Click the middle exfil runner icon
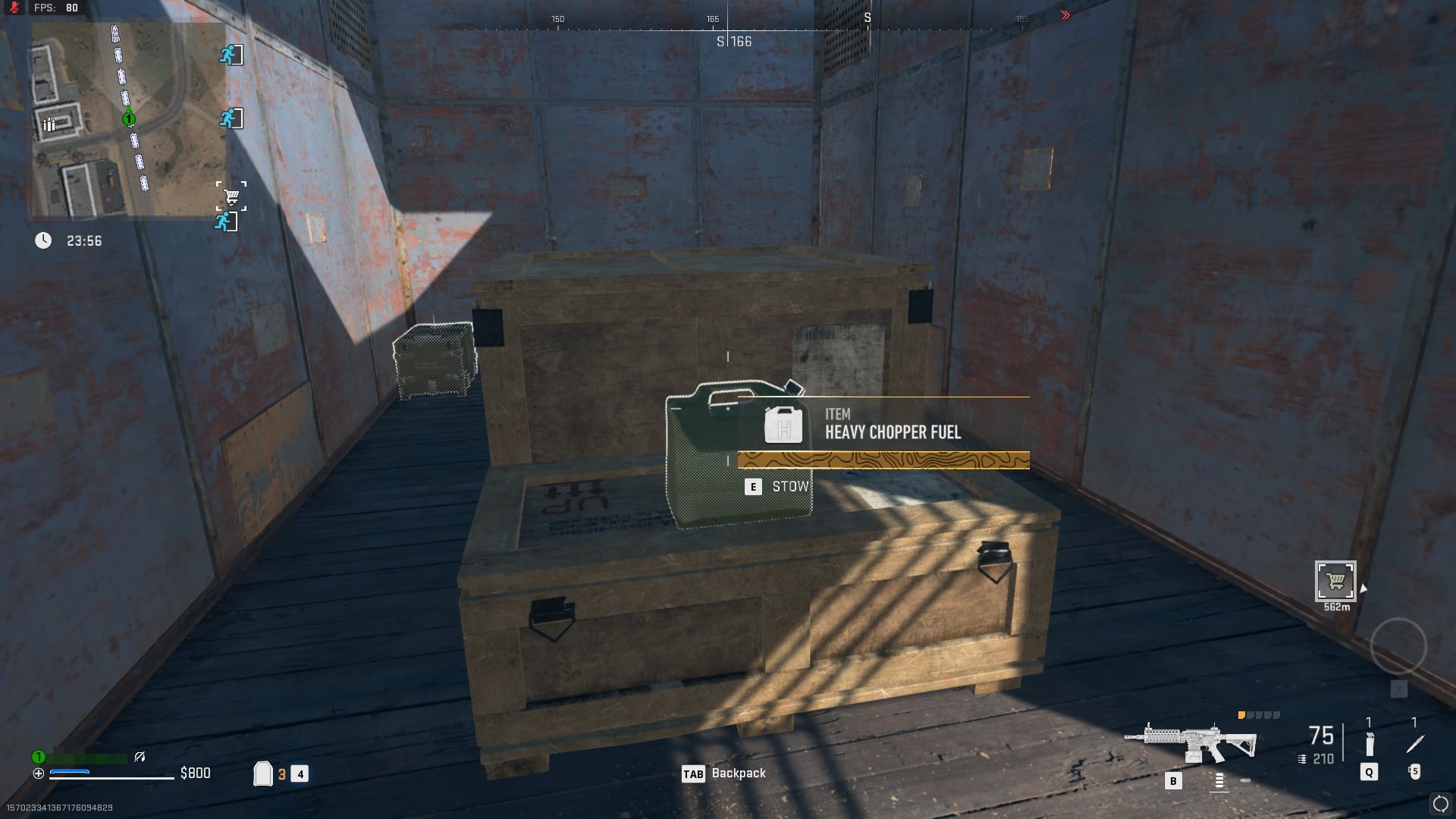The height and width of the screenshot is (819, 1456). (231, 119)
